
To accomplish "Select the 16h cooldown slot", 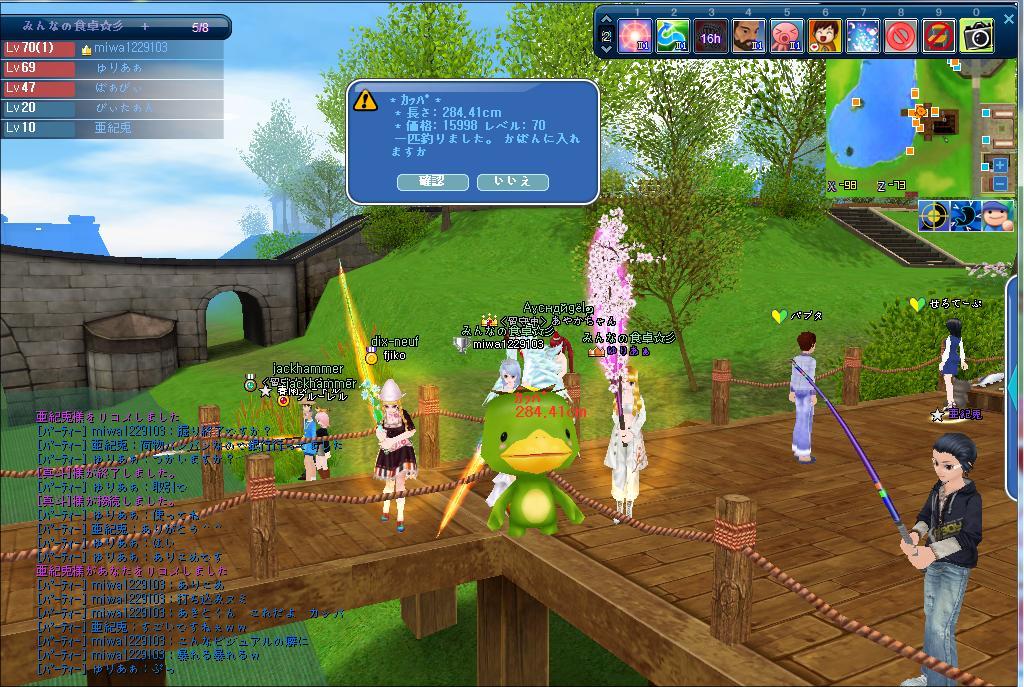I will 711,37.
